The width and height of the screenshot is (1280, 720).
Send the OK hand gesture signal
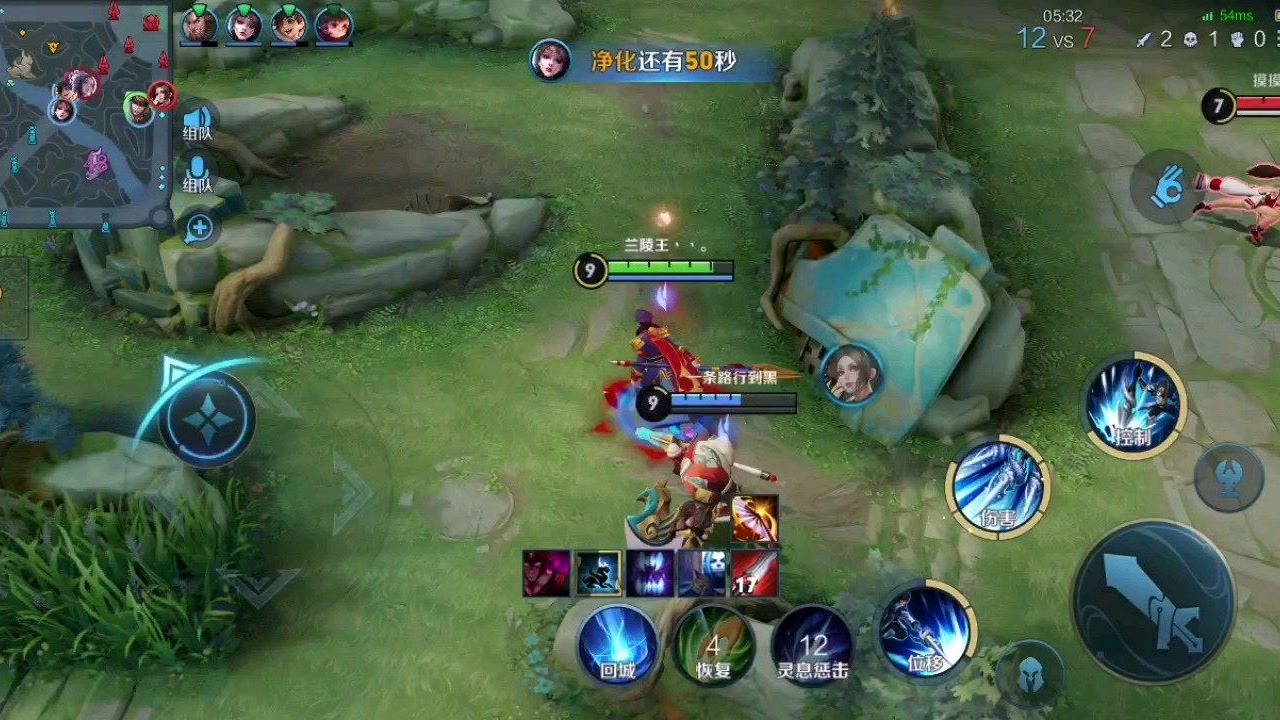click(1166, 186)
